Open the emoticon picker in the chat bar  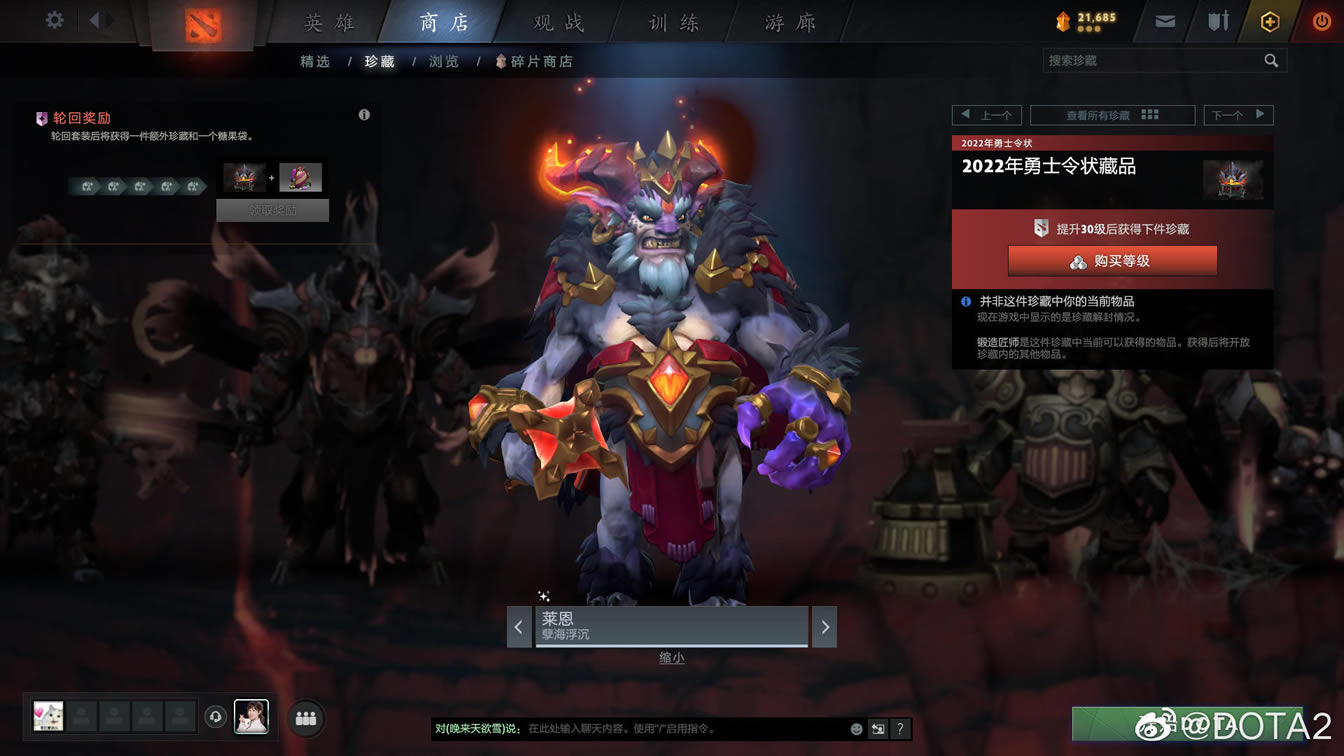[855, 729]
